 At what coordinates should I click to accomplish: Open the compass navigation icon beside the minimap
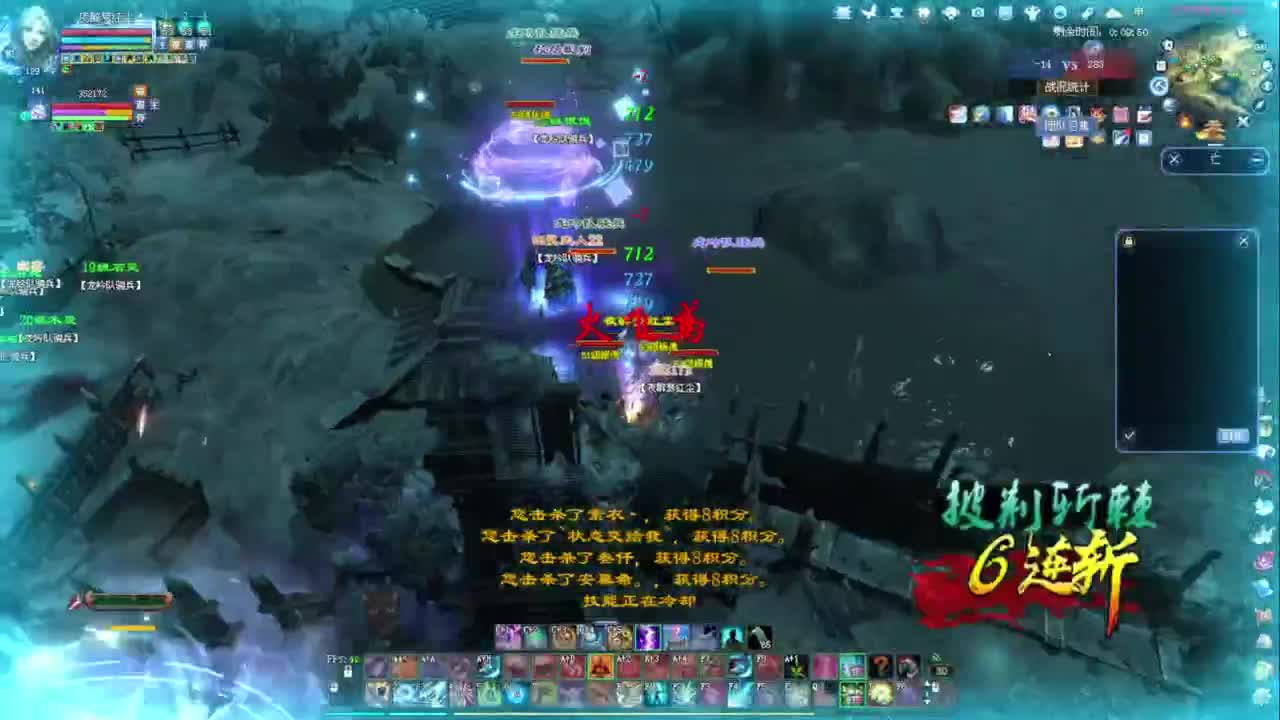click(x=1159, y=85)
